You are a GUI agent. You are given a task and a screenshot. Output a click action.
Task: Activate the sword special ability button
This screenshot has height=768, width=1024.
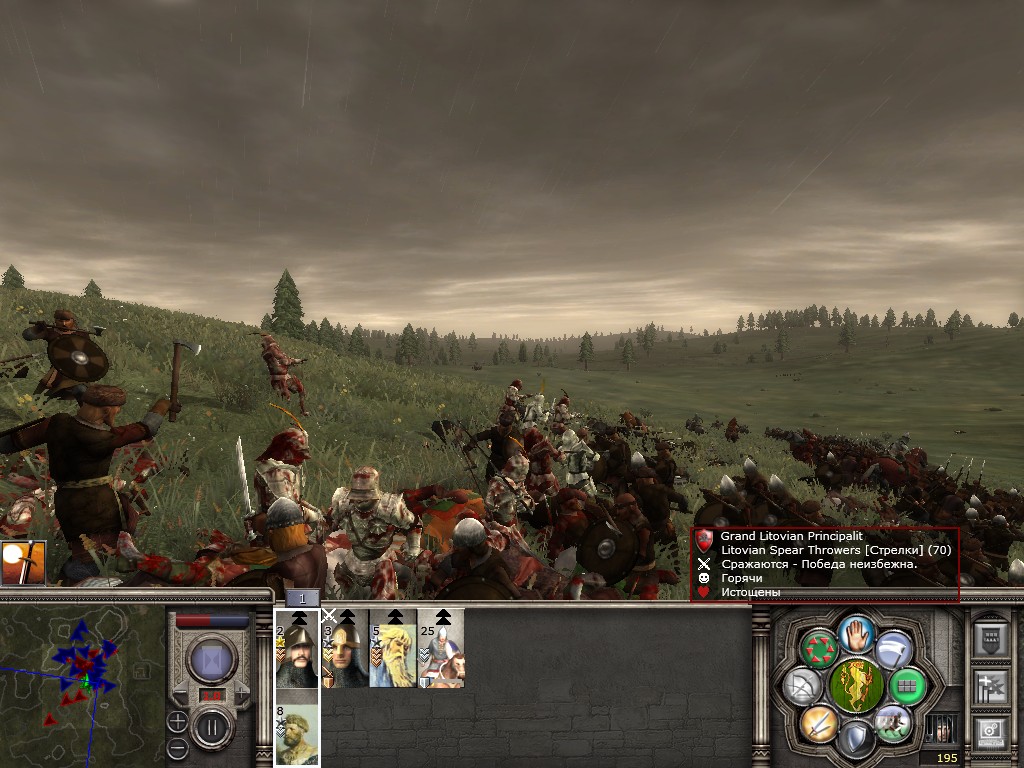[x=819, y=722]
